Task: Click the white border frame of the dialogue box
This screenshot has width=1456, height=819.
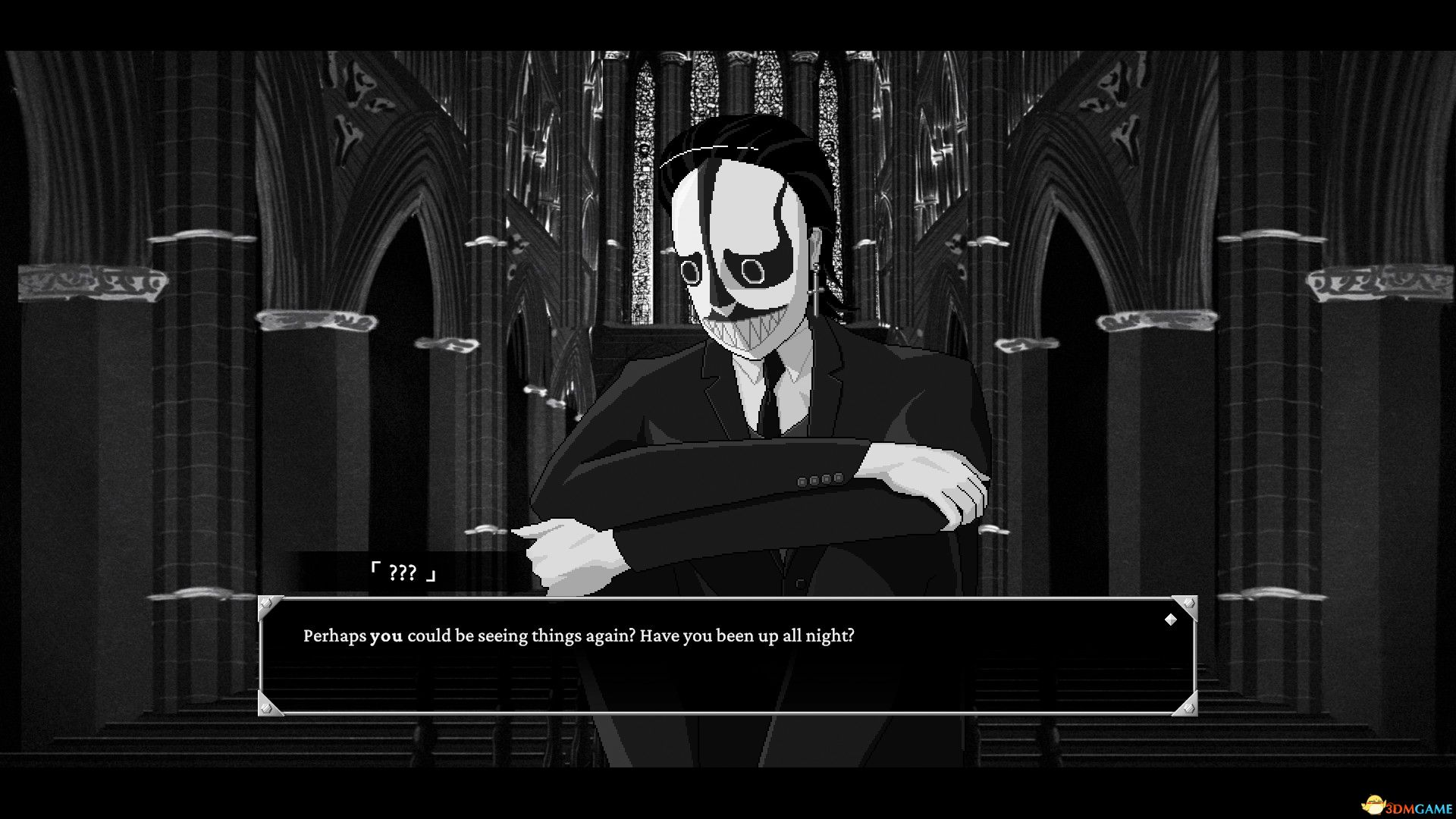Action: [x=728, y=599]
